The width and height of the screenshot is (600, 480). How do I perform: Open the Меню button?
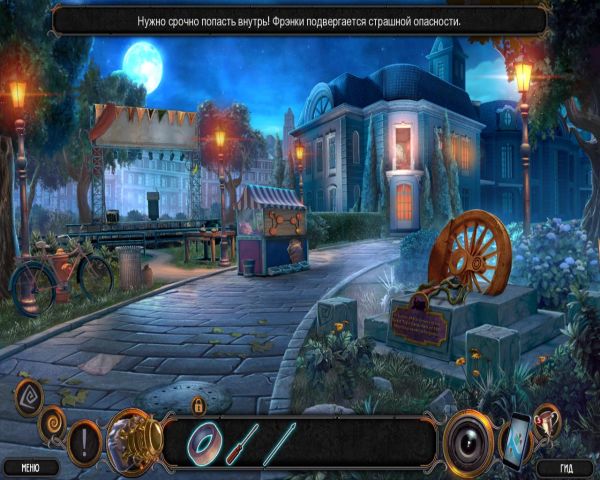tap(30, 466)
